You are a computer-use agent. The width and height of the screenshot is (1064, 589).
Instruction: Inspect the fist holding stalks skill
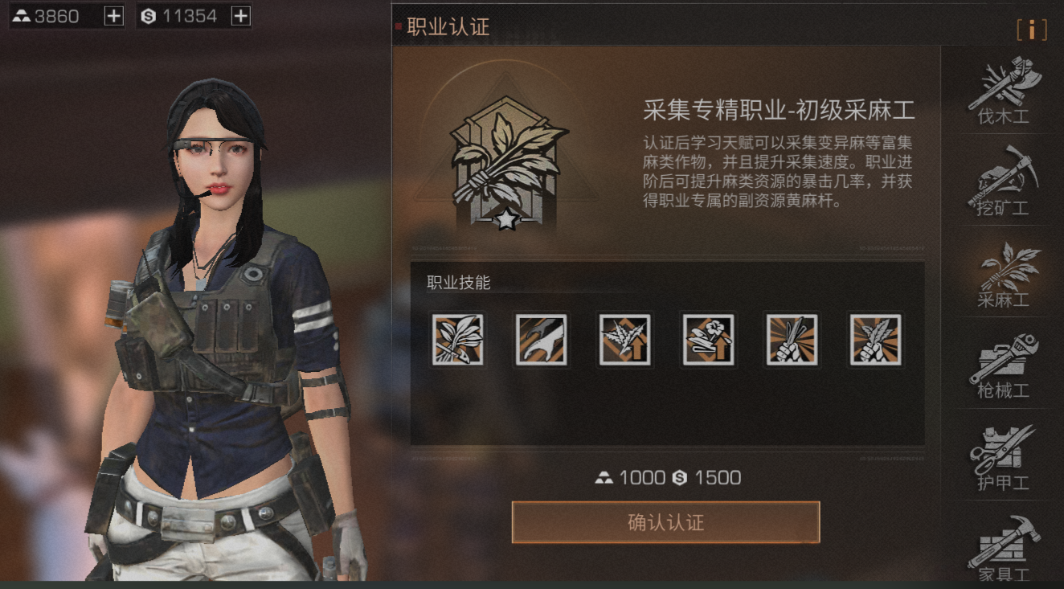pyautogui.click(x=792, y=339)
